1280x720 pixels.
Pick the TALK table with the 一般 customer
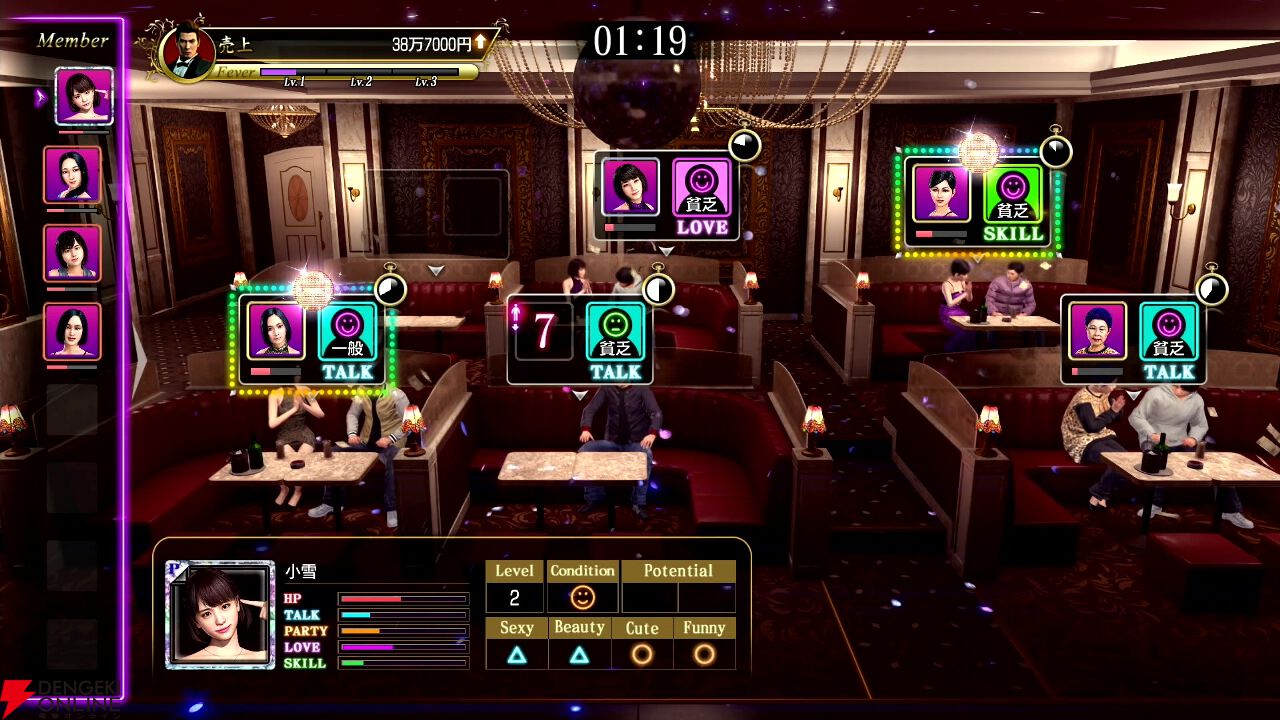click(x=314, y=340)
